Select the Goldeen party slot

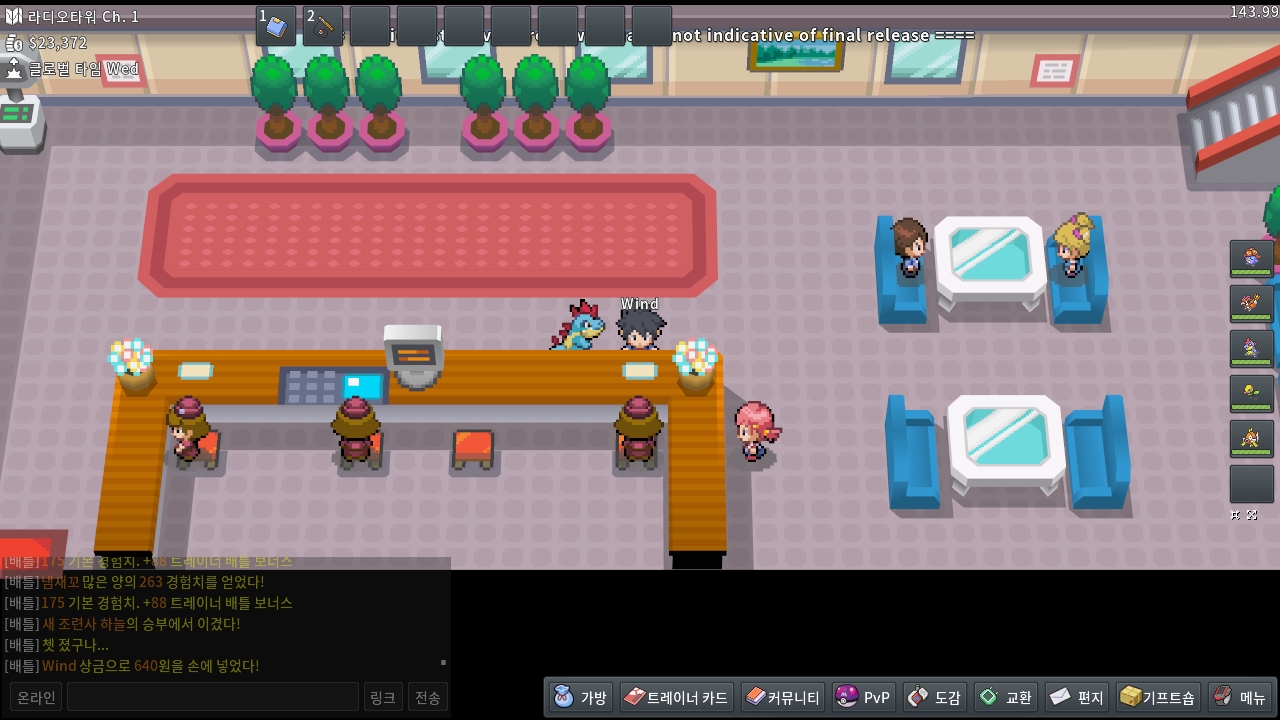1251,439
